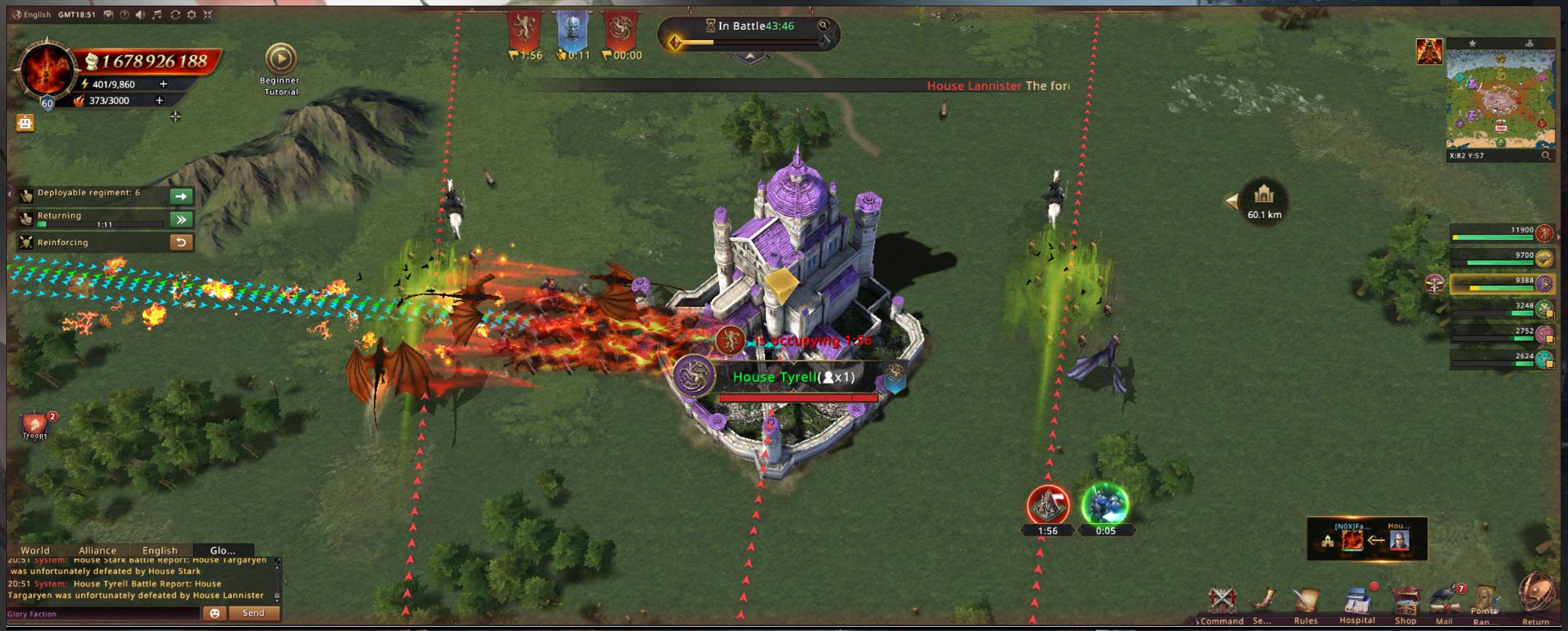Open the Command menu
Viewport: 1568px width, 631px height.
click(1221, 603)
